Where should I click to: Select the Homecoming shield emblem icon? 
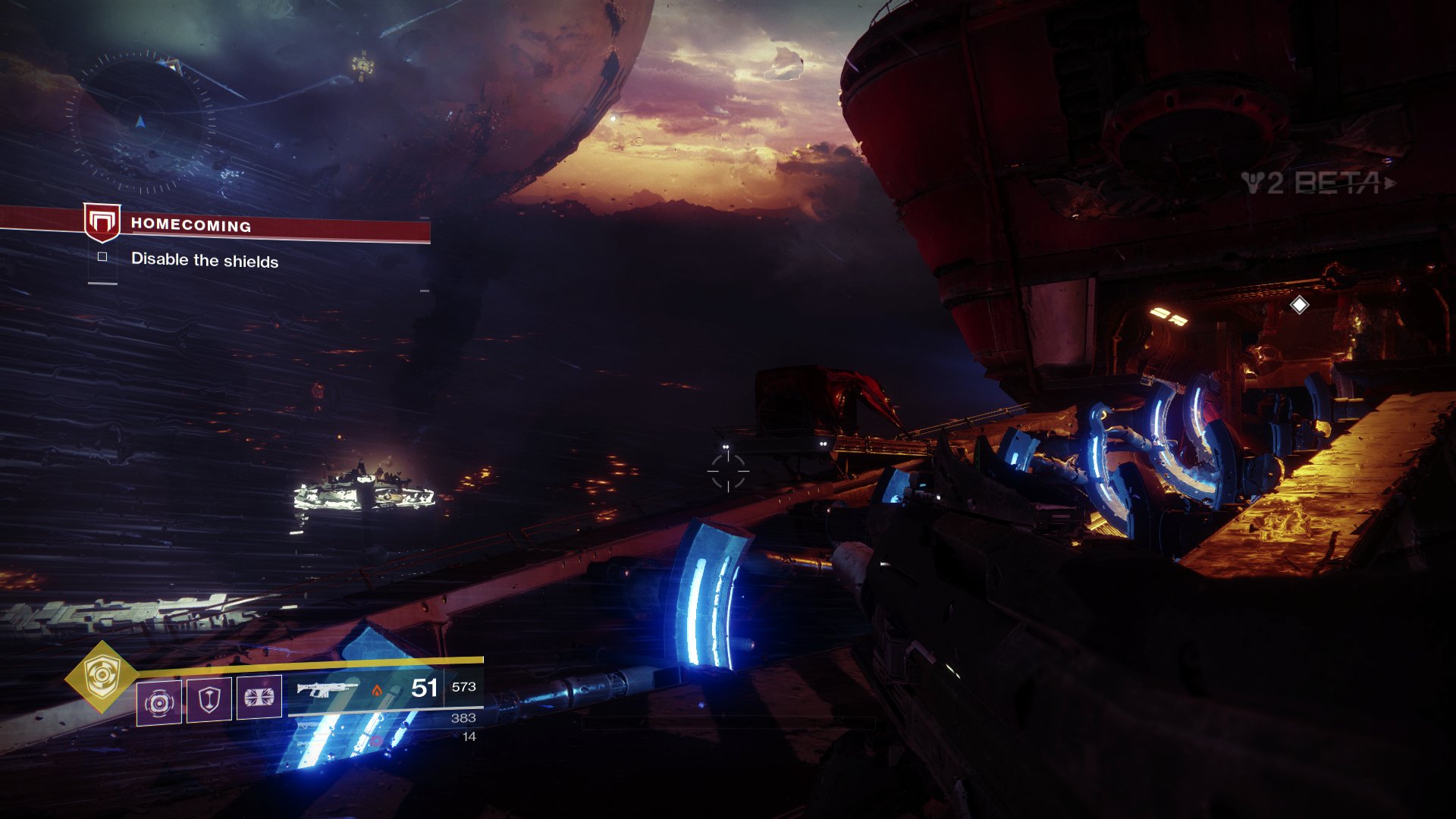click(x=102, y=222)
